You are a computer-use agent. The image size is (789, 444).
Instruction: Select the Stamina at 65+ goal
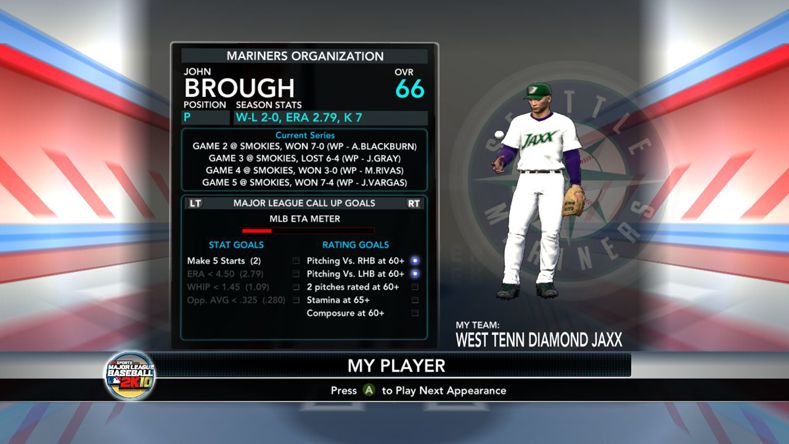click(x=340, y=300)
